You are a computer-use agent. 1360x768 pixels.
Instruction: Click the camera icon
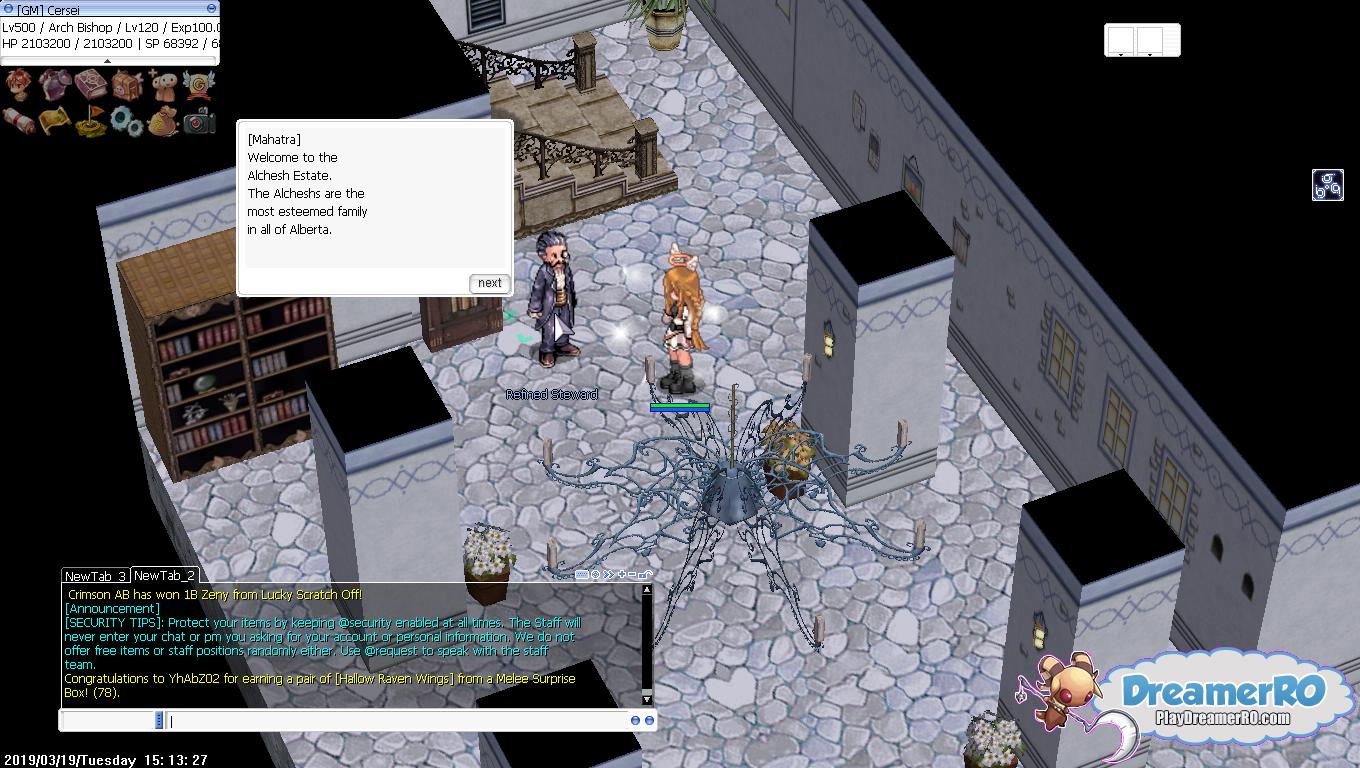coord(198,121)
